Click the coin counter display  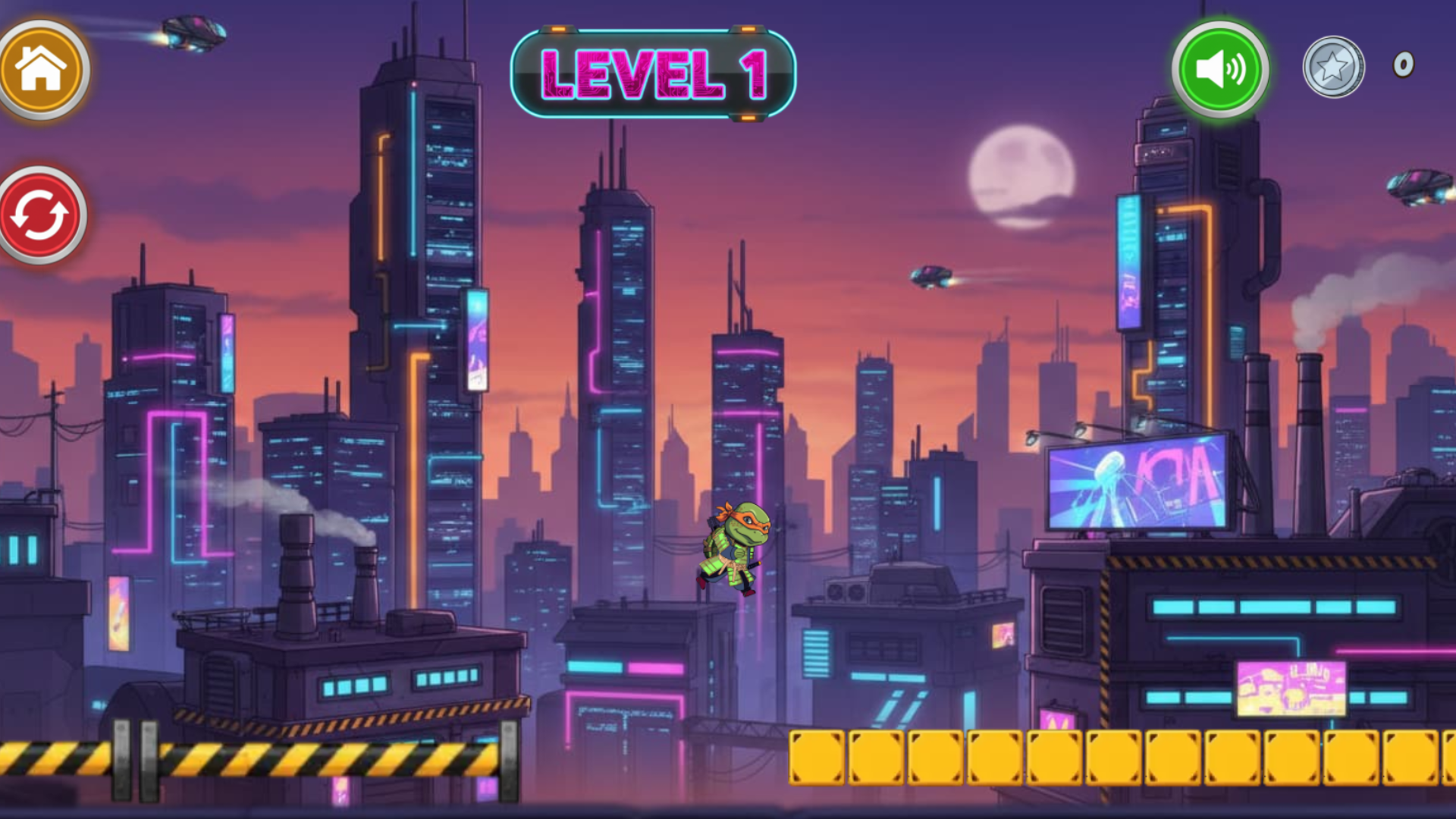pos(1365,67)
